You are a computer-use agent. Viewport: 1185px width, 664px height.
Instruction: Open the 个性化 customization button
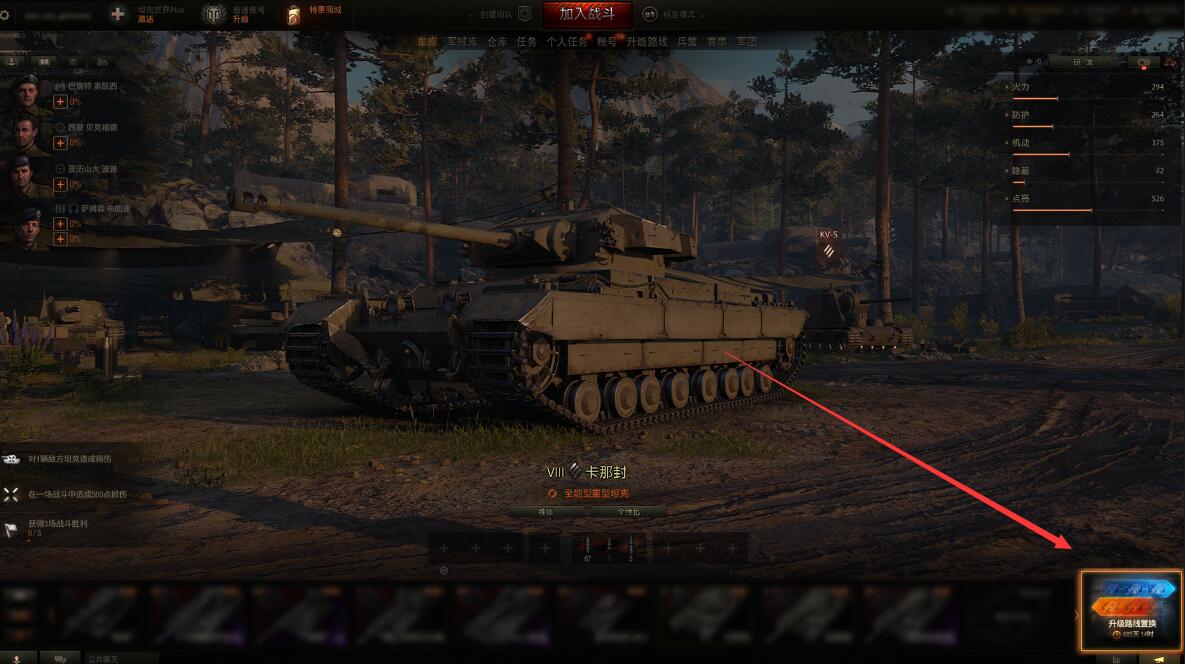pyautogui.click(x=627, y=511)
